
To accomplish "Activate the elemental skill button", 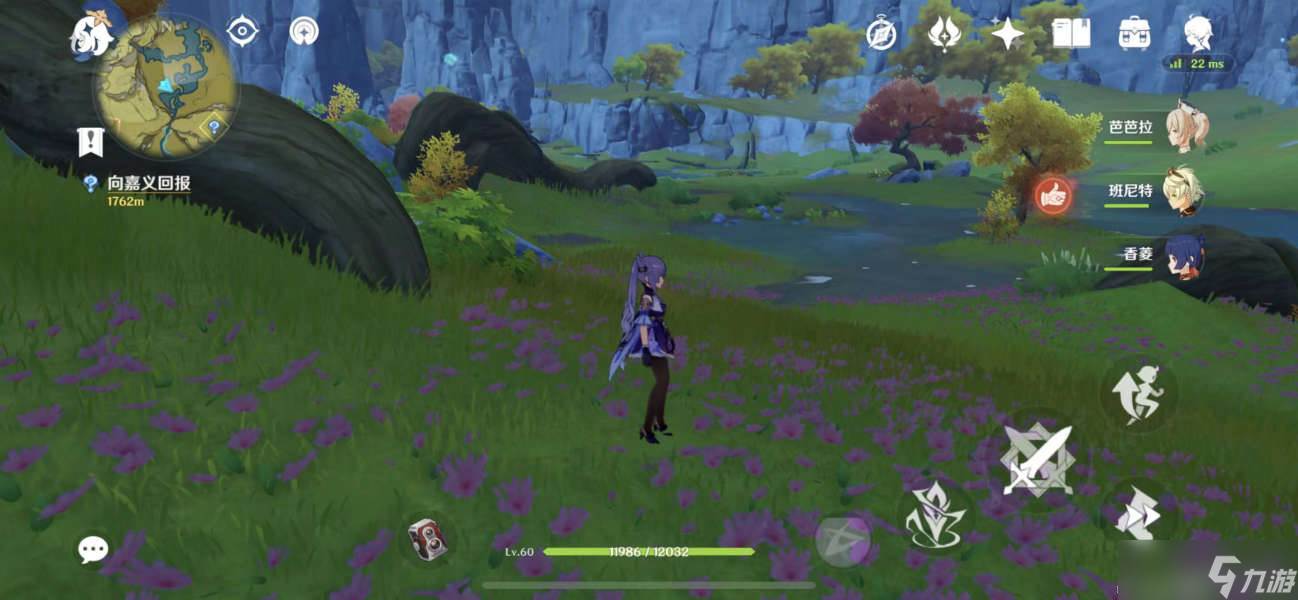I will [x=935, y=517].
